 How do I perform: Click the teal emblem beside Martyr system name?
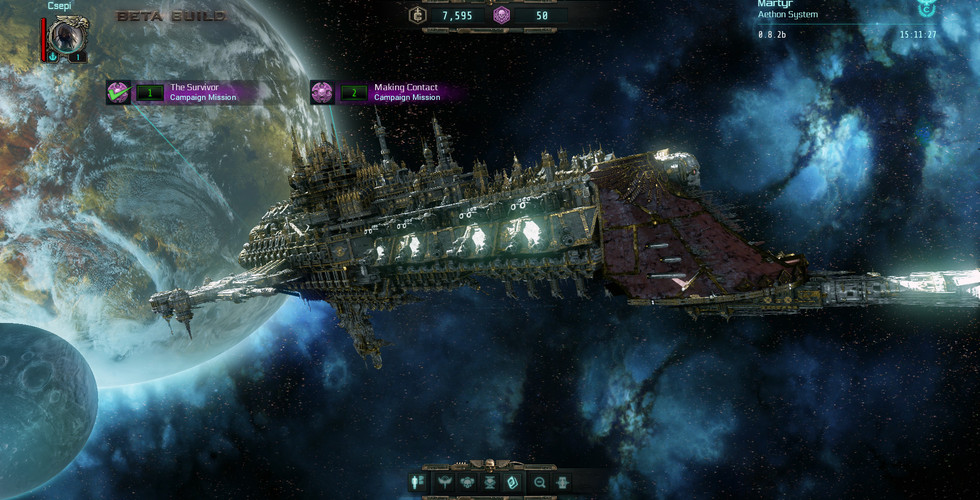[925, 8]
